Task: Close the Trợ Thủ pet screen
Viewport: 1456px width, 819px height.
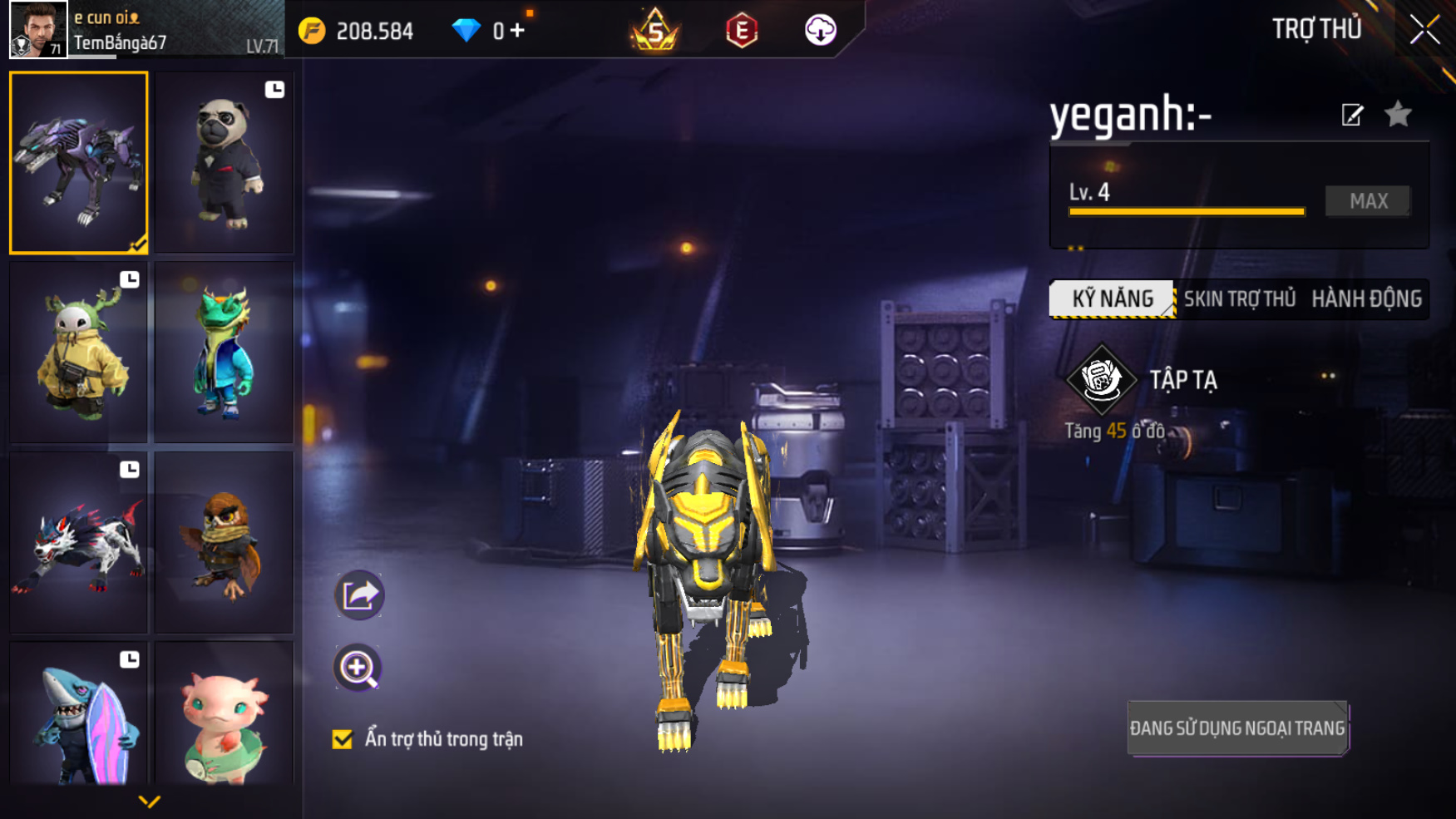Action: (1424, 30)
